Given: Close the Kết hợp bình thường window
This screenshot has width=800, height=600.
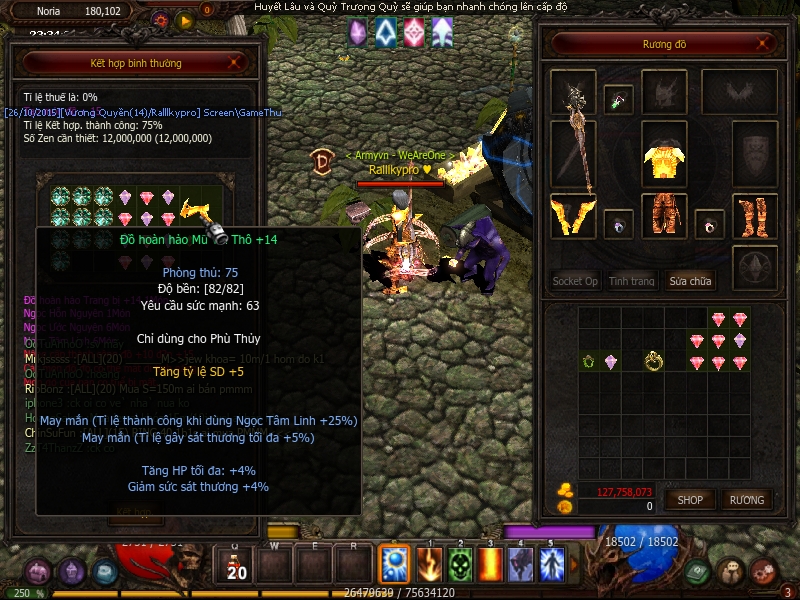Looking at the screenshot, I should coord(234,63).
